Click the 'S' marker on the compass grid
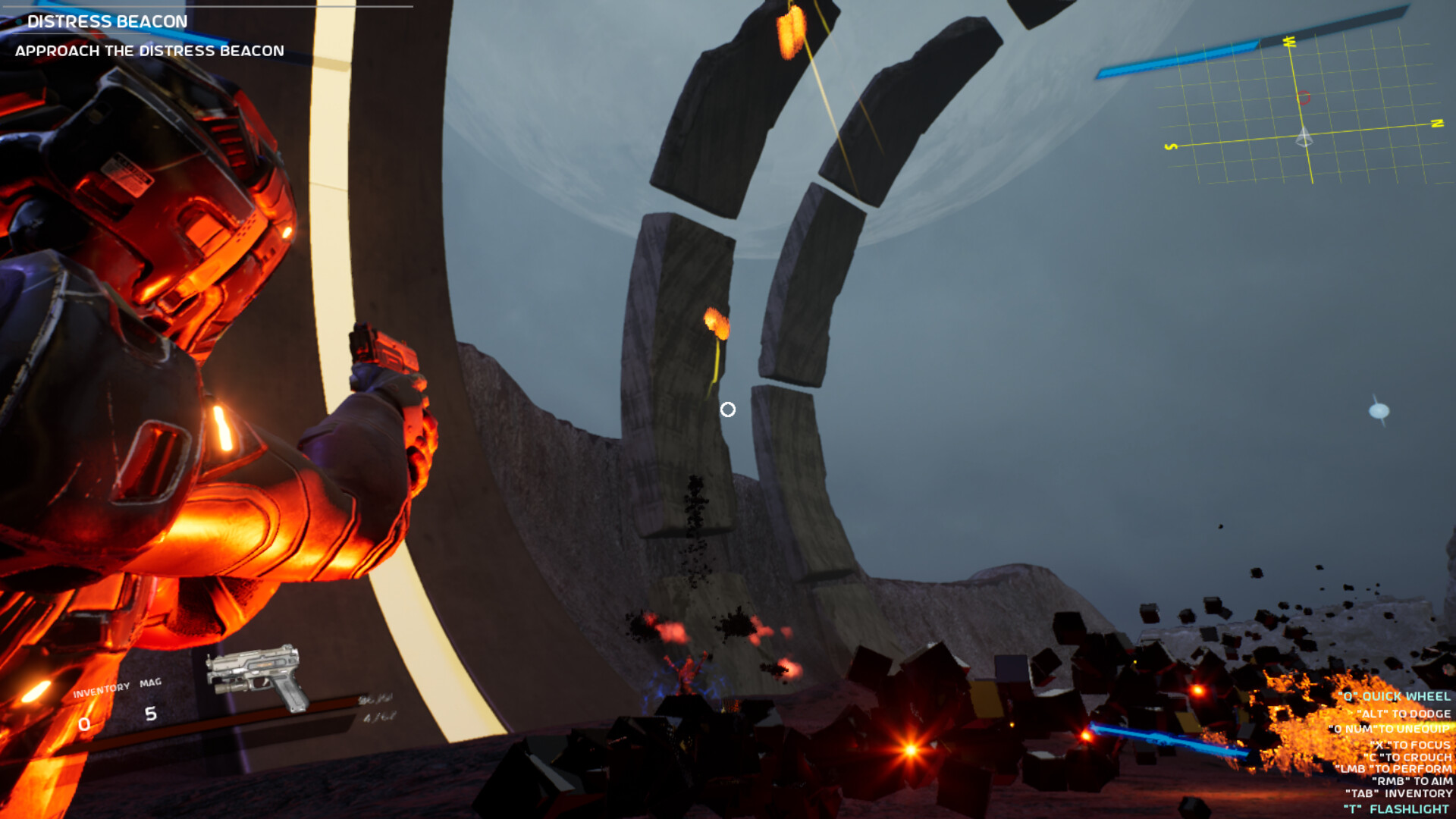1456x819 pixels. click(1172, 146)
